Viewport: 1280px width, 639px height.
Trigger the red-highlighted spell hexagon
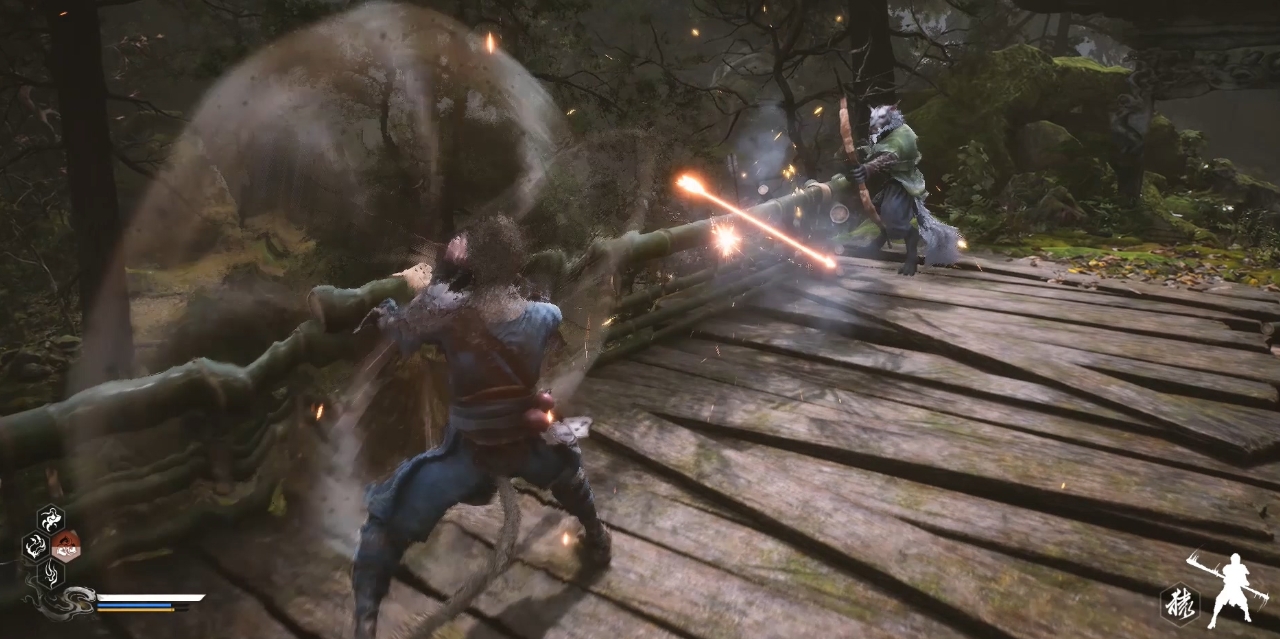tap(66, 546)
